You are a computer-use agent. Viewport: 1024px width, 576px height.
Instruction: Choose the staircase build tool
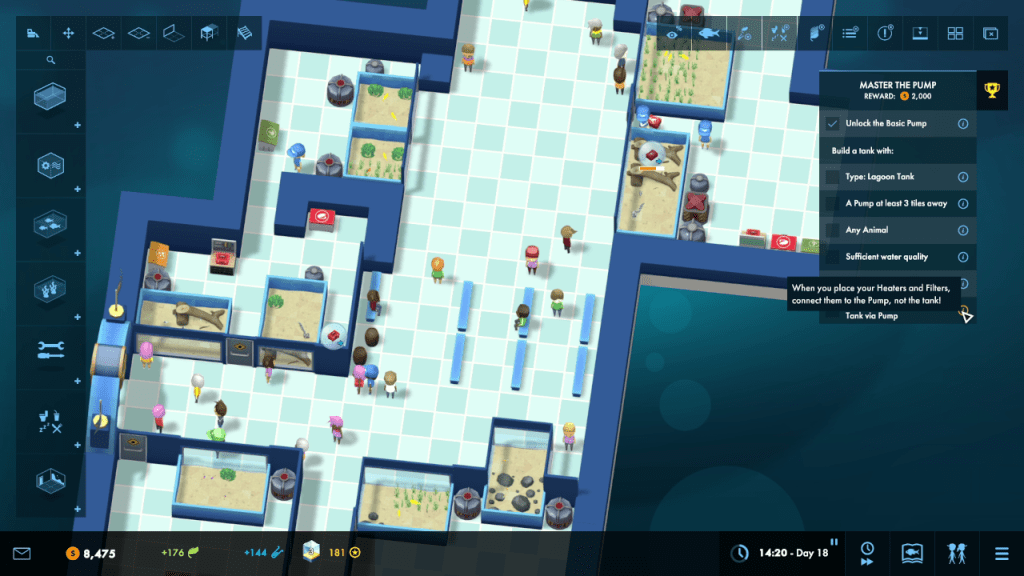click(x=245, y=34)
